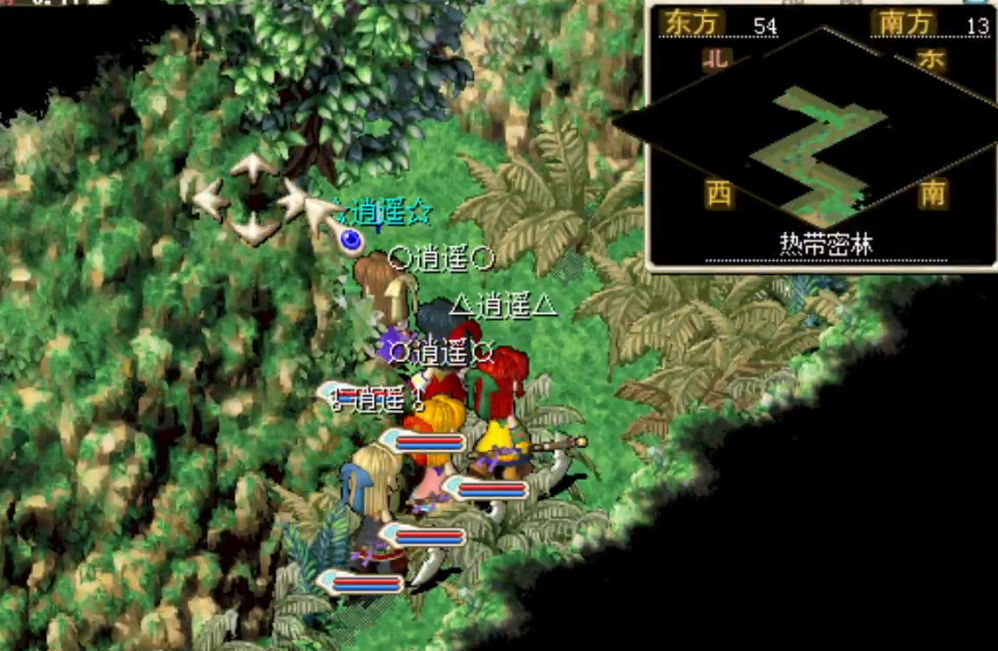Select the 西 west compass marker
This screenshot has width=998, height=651.
pyautogui.click(x=719, y=193)
